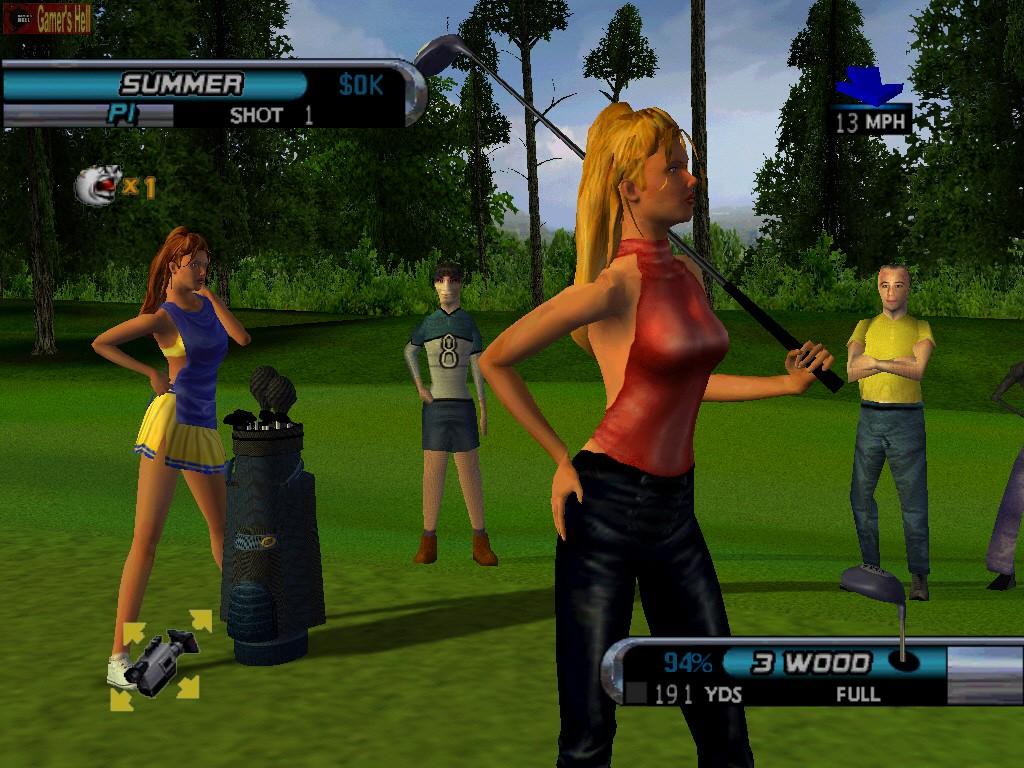
Task: Select the 3 Wood club selector
Action: point(811,663)
